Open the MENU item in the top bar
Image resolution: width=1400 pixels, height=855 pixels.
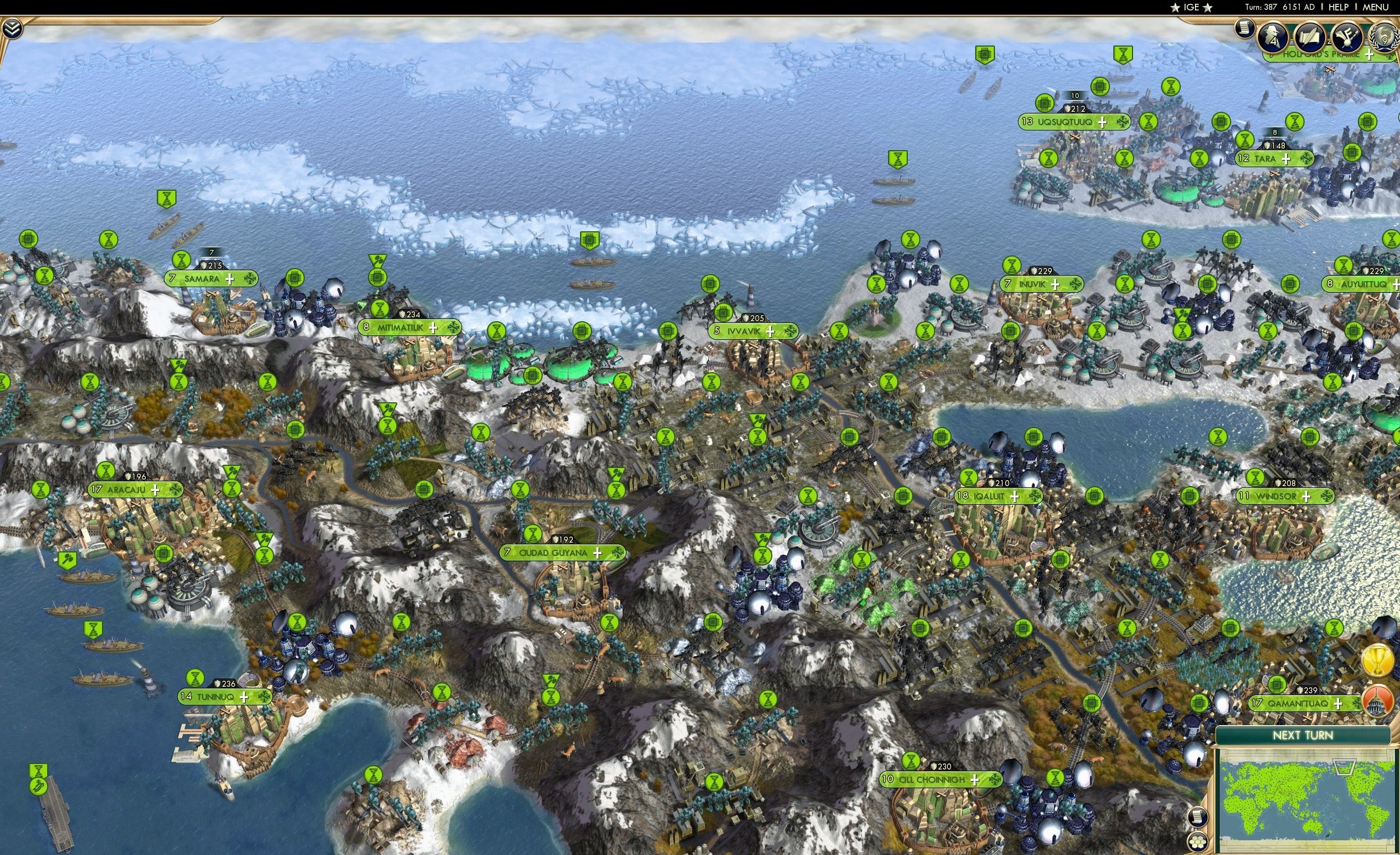coord(1375,7)
